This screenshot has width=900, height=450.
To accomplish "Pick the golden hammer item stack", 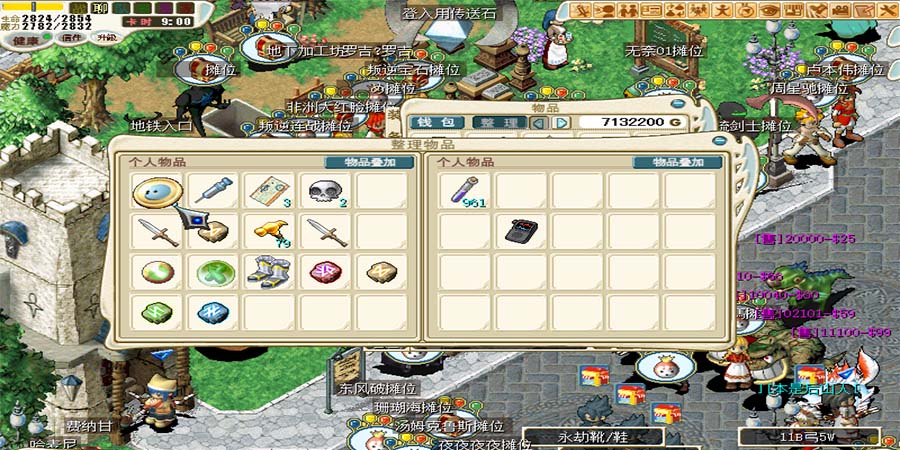I will [x=268, y=232].
